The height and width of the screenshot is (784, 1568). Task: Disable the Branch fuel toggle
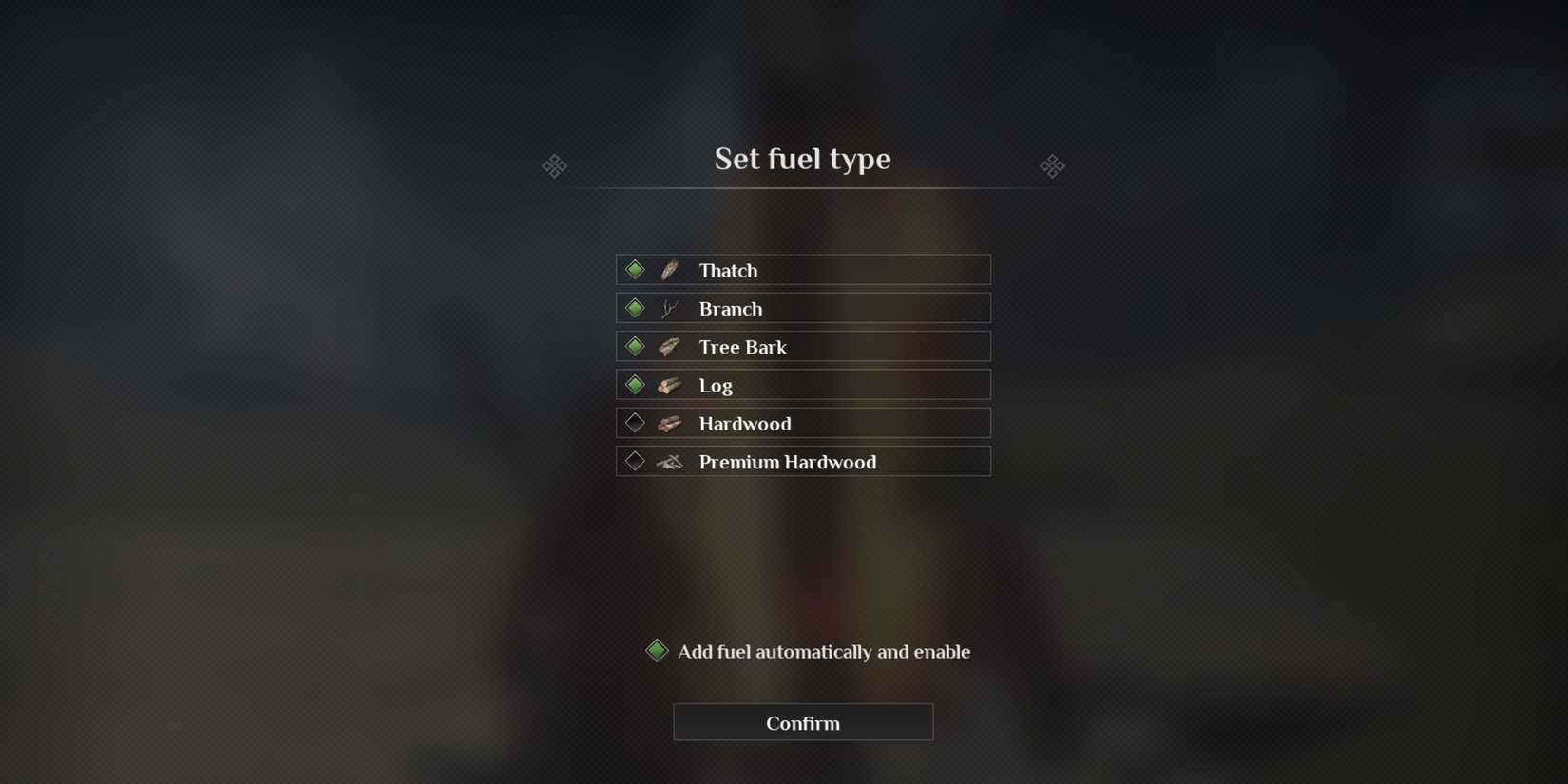point(635,307)
